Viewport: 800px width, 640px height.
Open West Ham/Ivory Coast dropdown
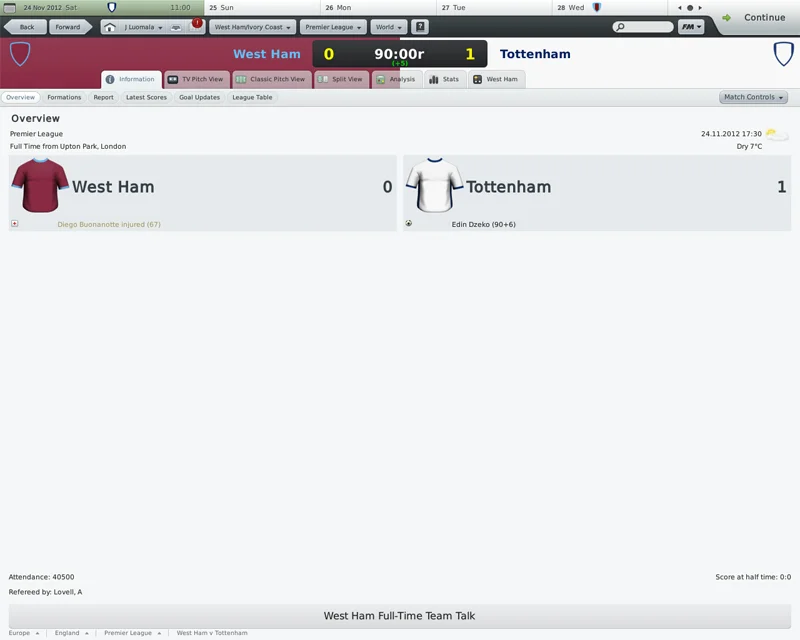[252, 27]
